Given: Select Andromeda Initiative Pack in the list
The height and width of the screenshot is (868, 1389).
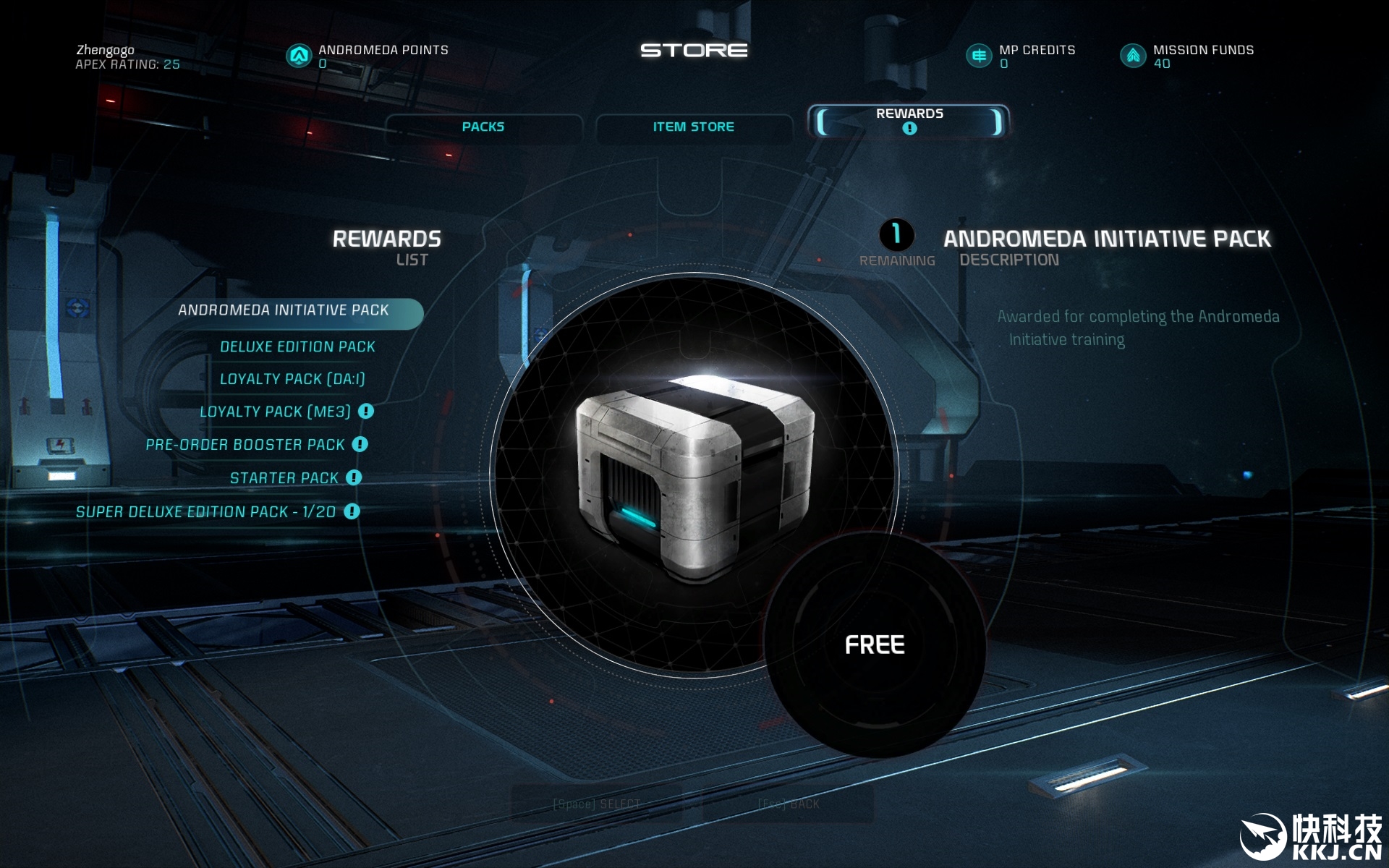Looking at the screenshot, I should click(x=284, y=310).
